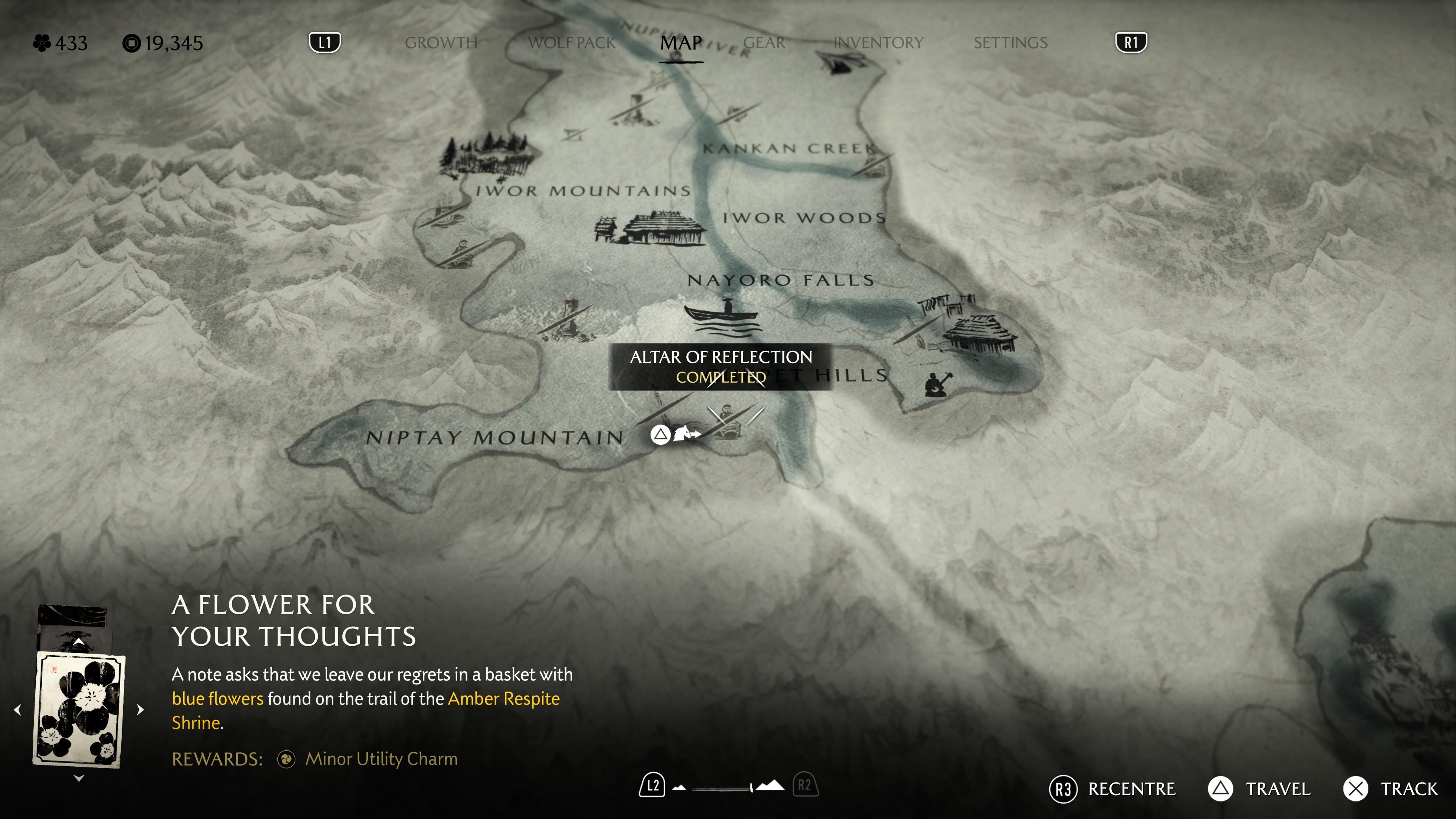Switch to the Growth tab

(441, 43)
